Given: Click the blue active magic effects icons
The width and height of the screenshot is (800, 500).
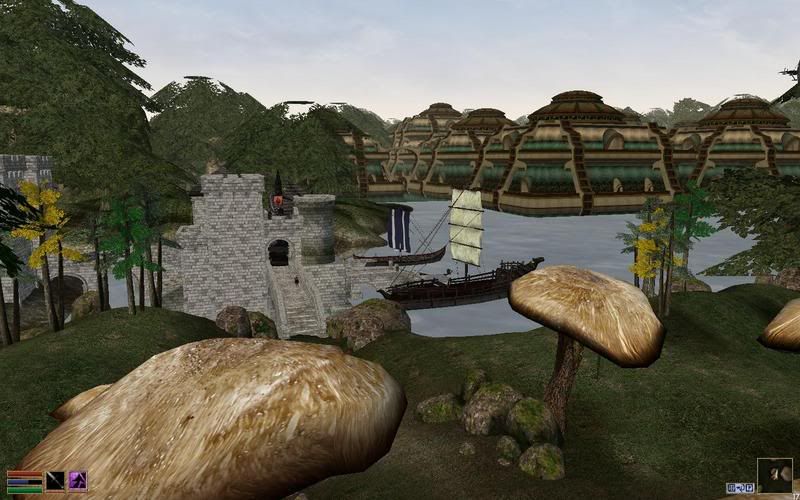Looking at the screenshot, I should [x=739, y=488].
